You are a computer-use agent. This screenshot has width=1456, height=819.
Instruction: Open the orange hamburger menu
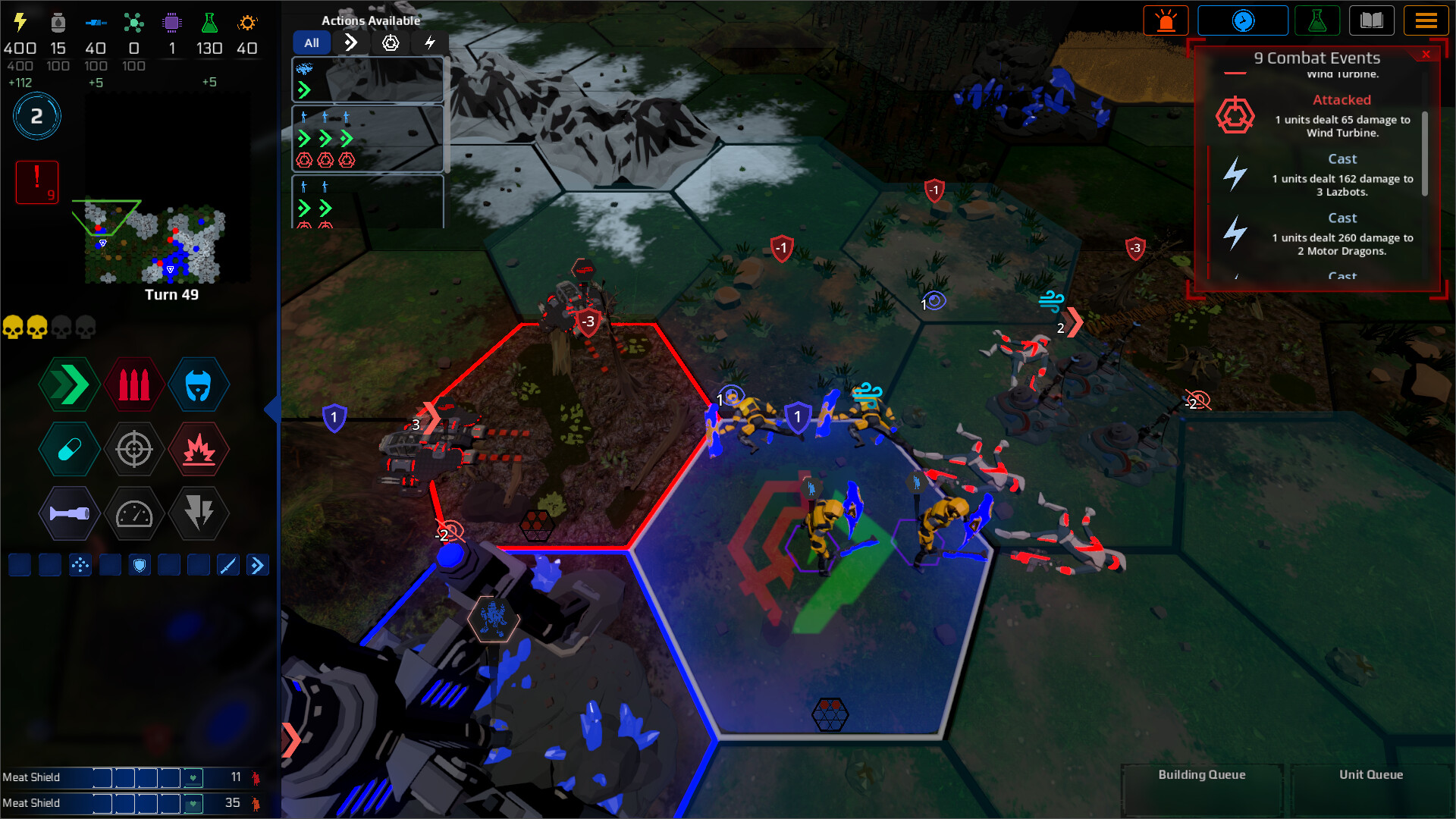click(1426, 20)
